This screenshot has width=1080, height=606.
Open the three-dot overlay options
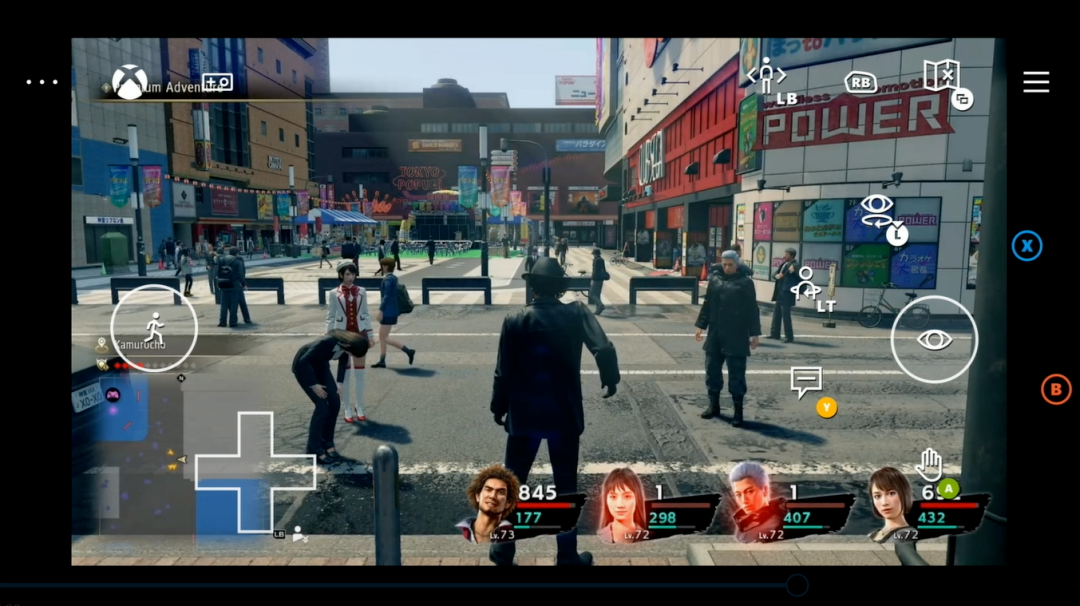click(42, 82)
